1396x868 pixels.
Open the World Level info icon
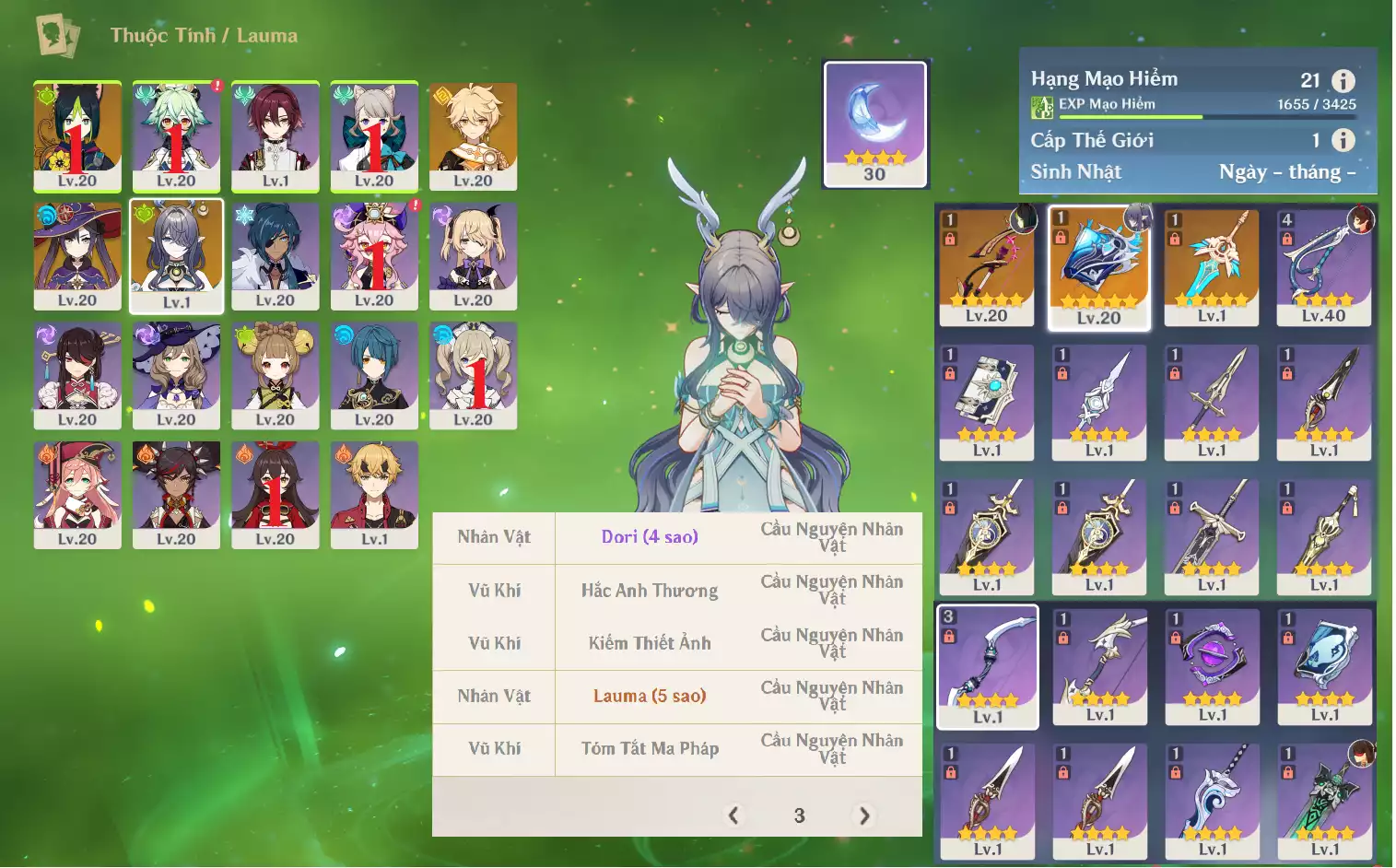pos(1343,140)
